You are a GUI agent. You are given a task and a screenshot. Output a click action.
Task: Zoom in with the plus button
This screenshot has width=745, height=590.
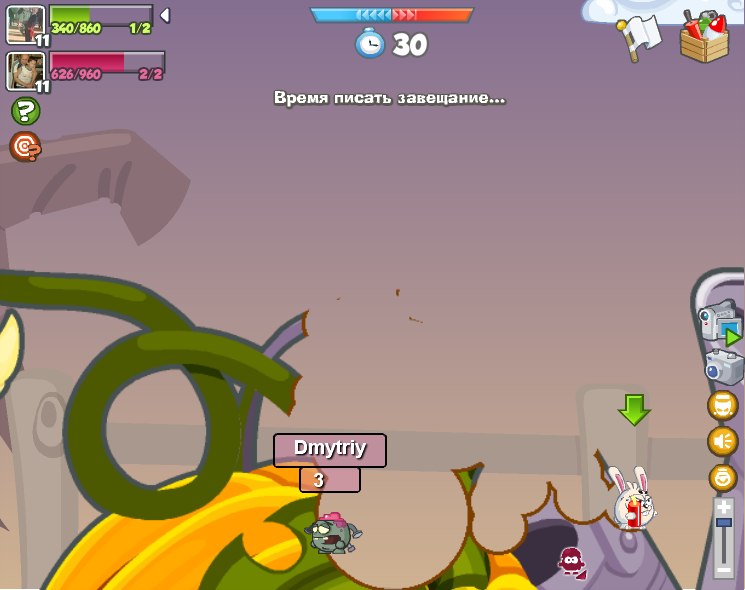coord(723,508)
